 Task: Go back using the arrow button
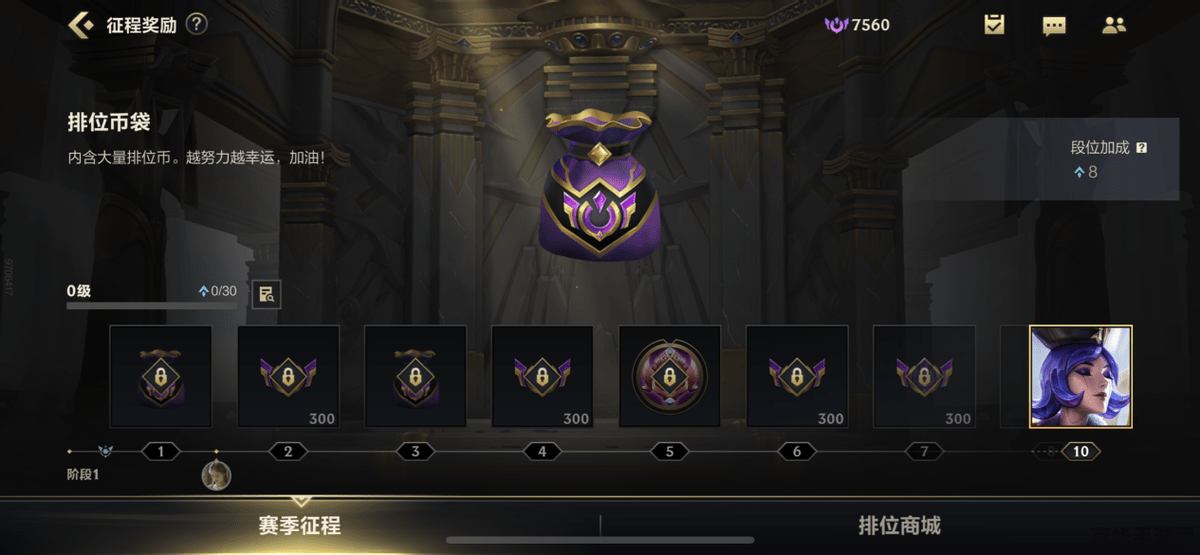[x=81, y=25]
